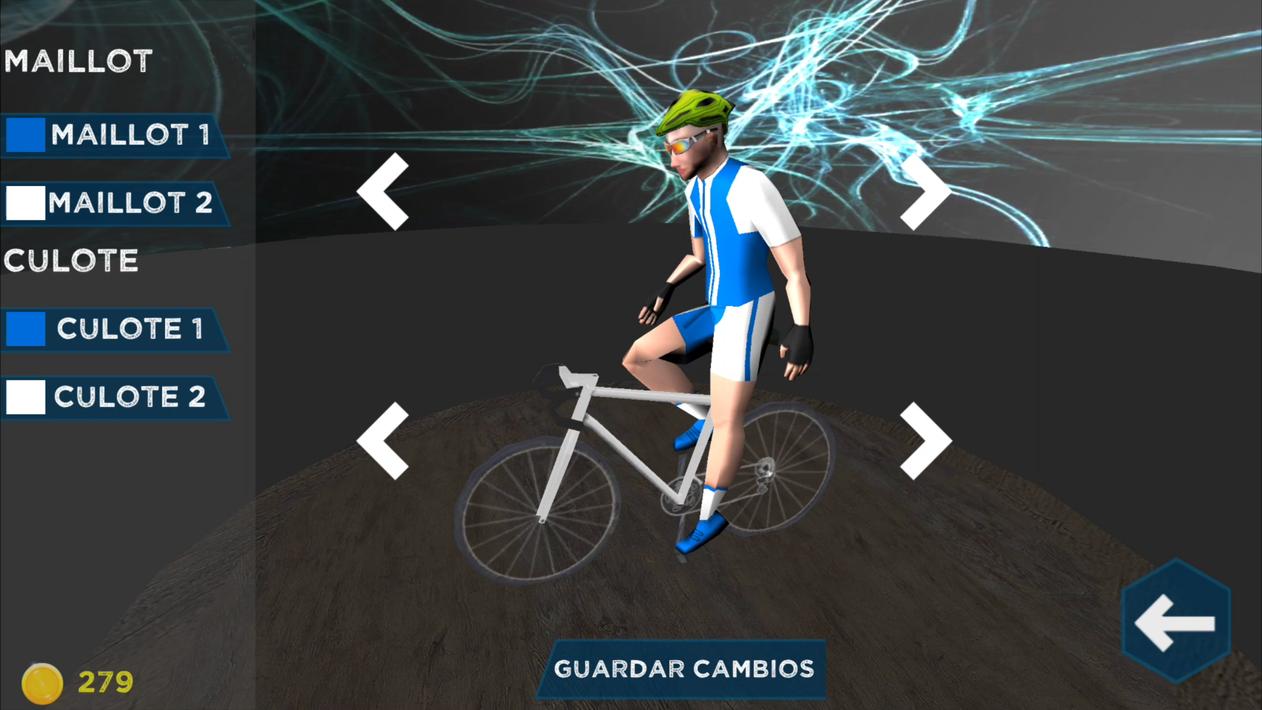Viewport: 1262px width, 710px height.
Task: Click the lower right chevron arrow
Action: pyautogui.click(x=924, y=440)
